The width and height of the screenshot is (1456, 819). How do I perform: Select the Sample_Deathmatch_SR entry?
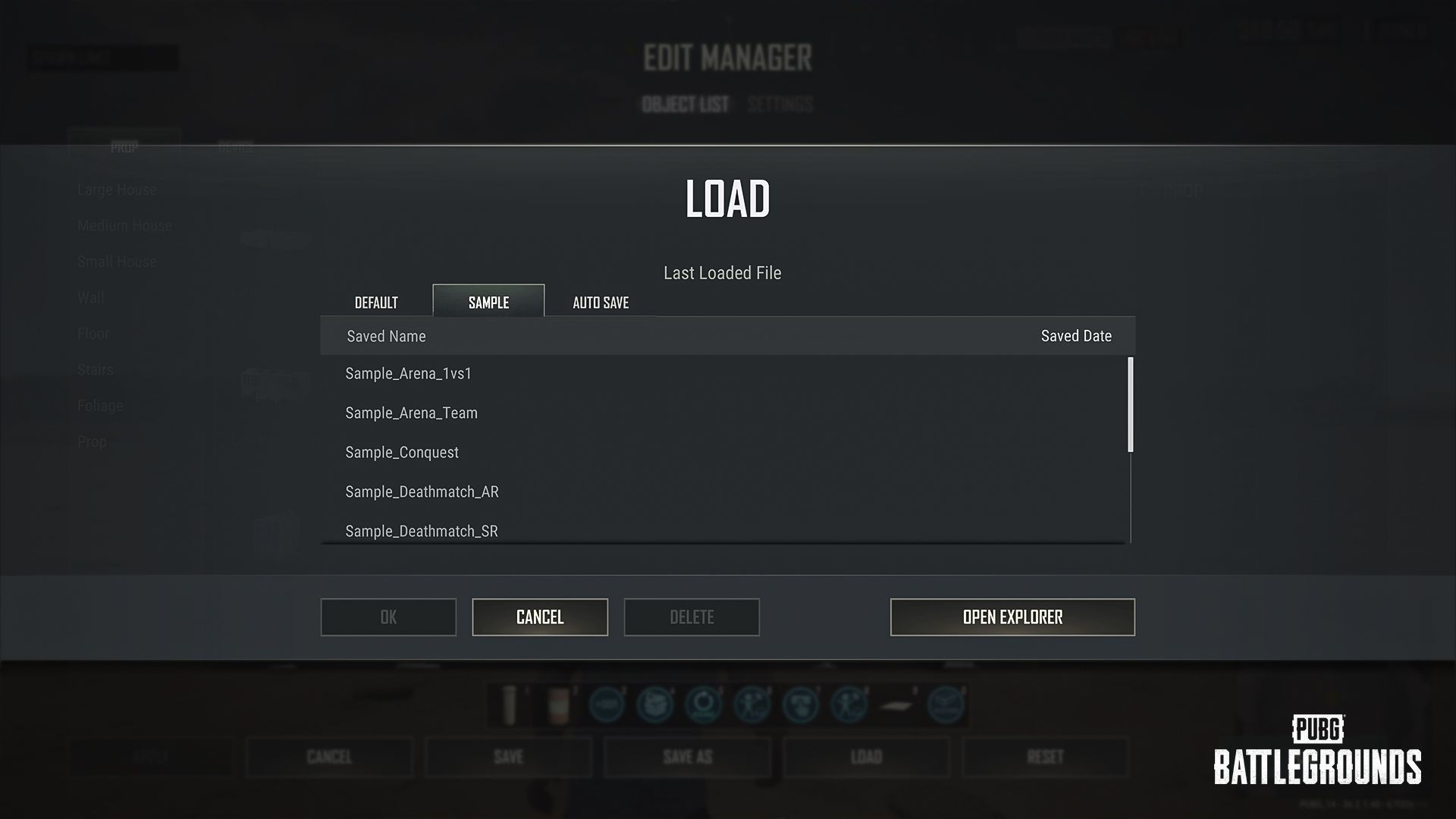click(x=422, y=531)
